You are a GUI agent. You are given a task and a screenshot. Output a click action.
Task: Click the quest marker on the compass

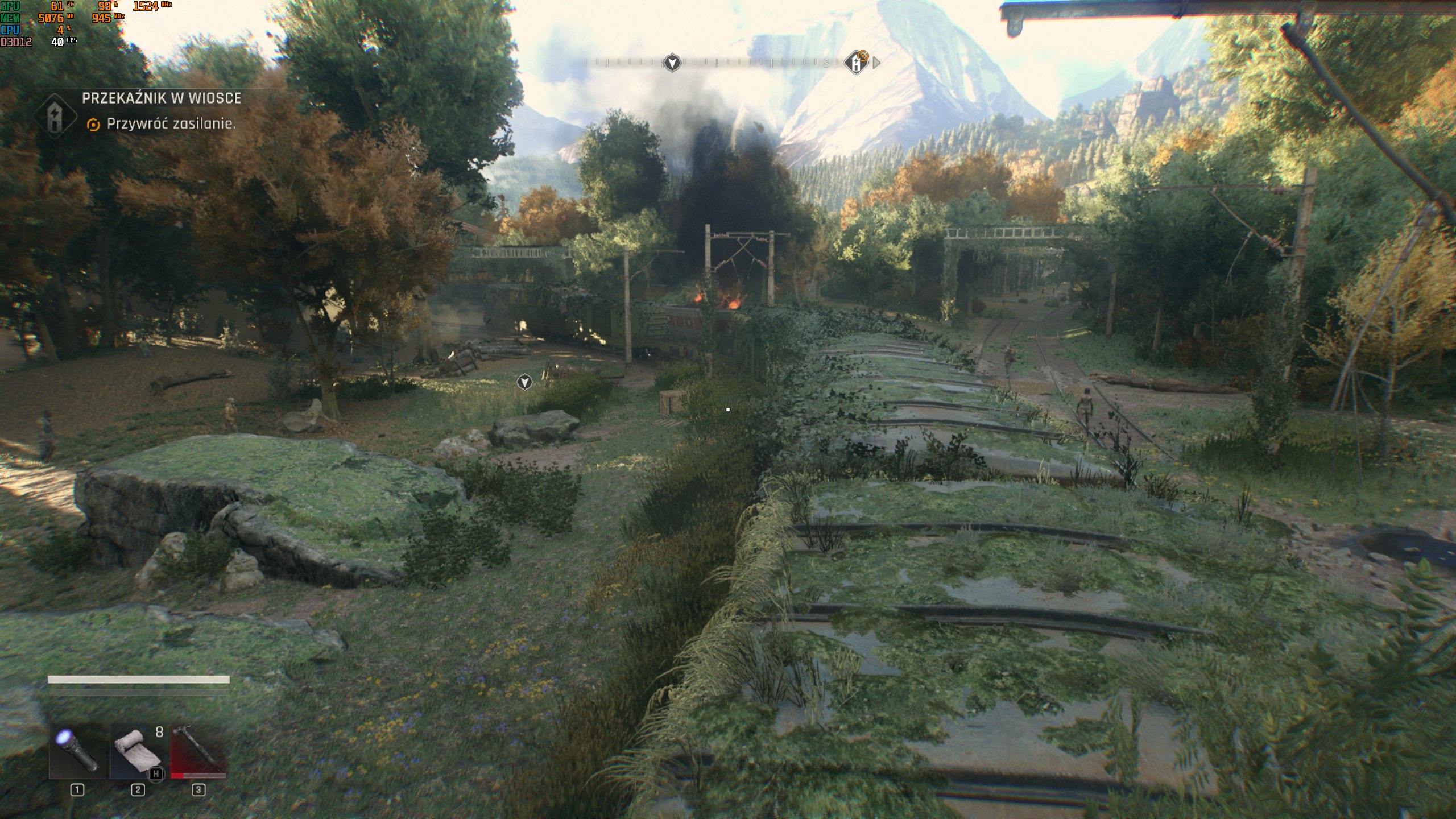[672, 63]
